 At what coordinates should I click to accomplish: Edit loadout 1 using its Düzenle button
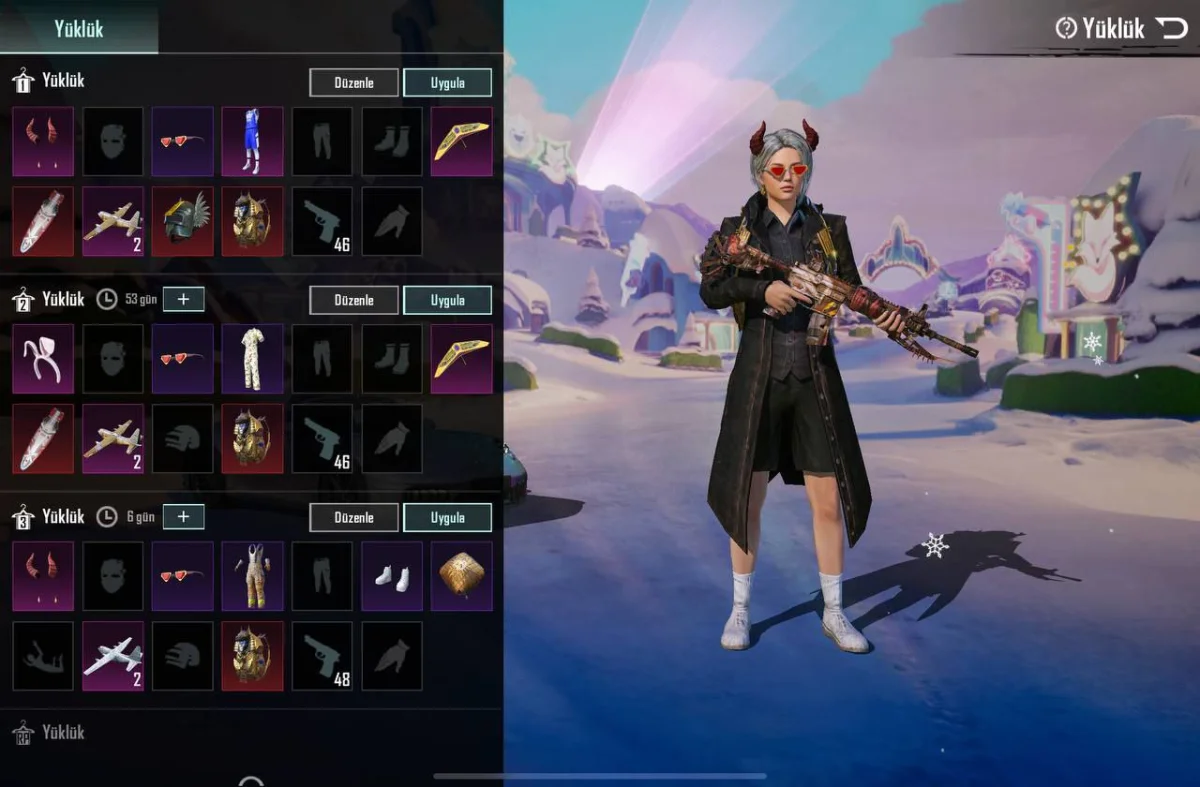coord(354,82)
